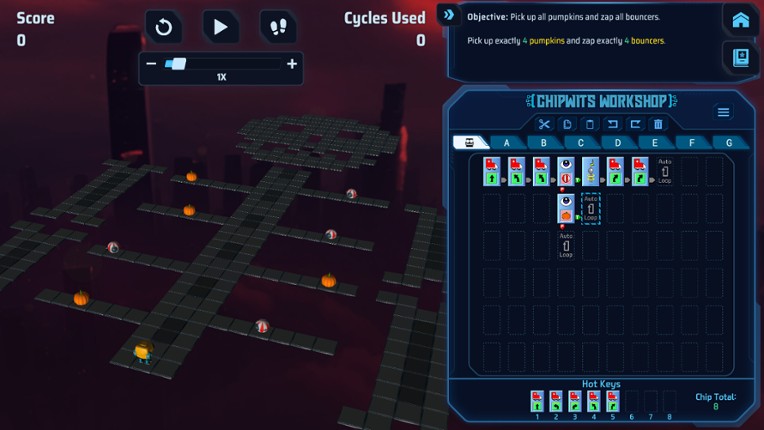Go to the home screen
The image size is (764, 430).
pyautogui.click(x=740, y=21)
